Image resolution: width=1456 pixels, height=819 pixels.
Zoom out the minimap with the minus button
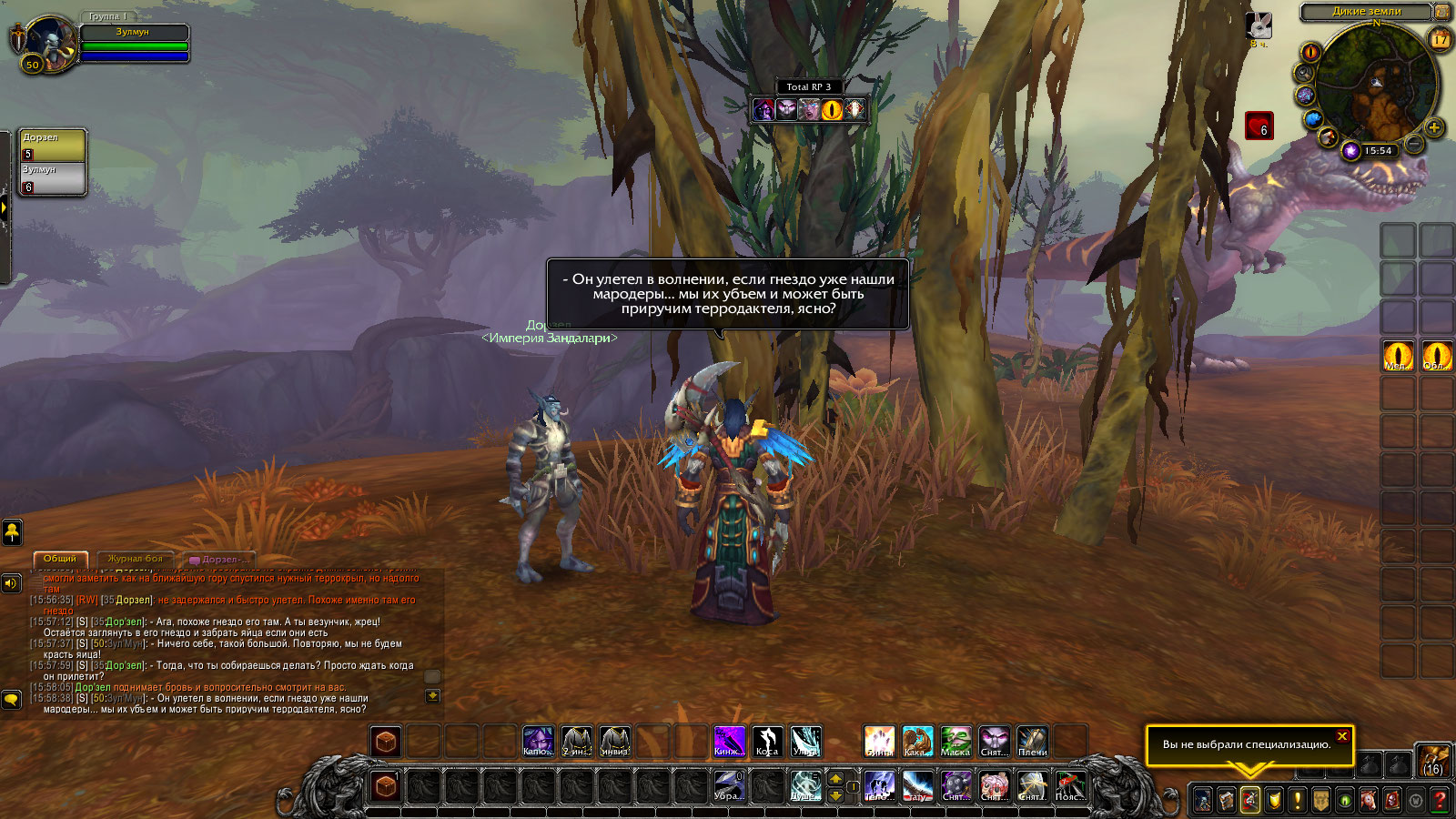click(x=1414, y=144)
